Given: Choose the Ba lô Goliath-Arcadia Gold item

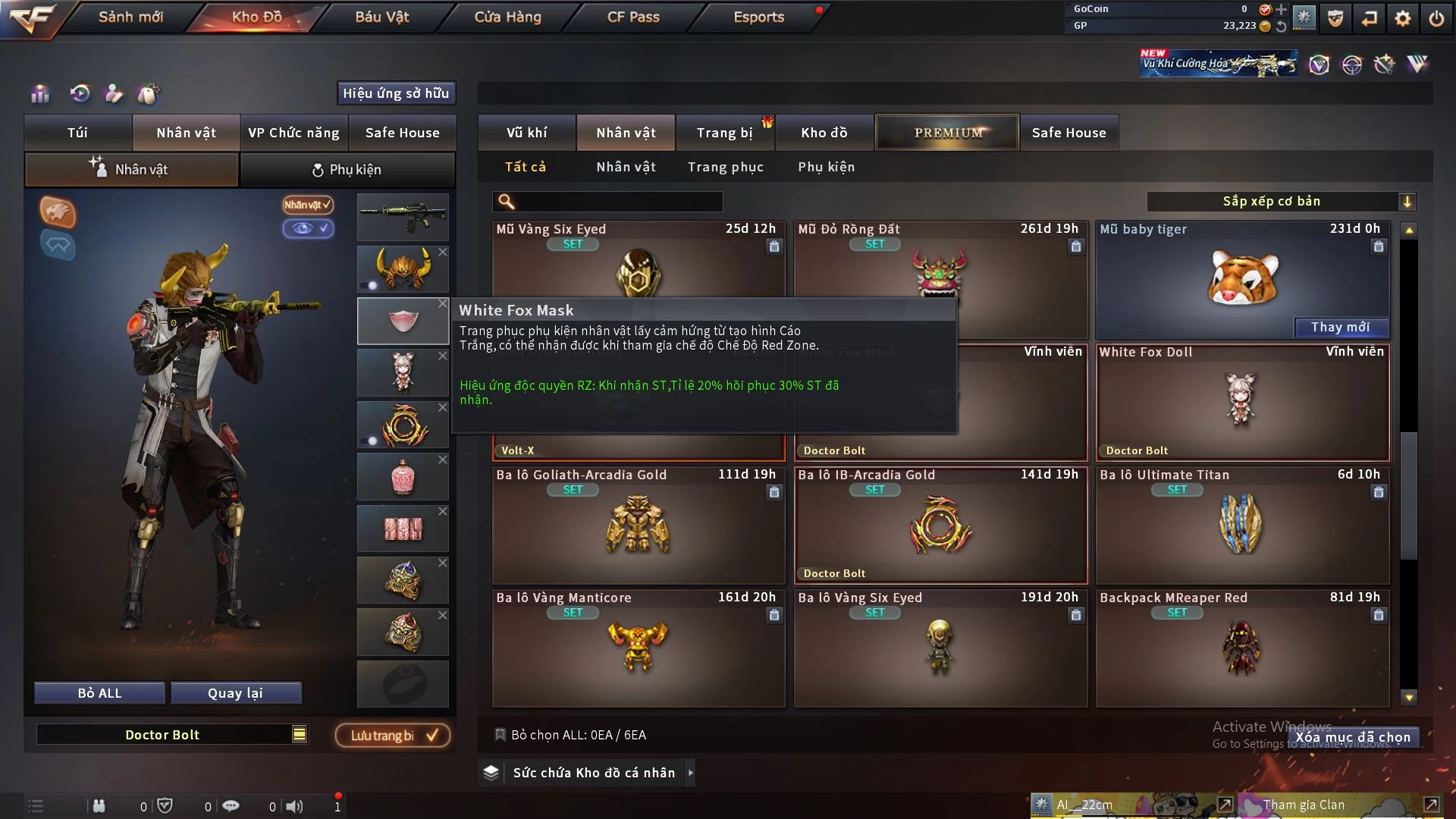Looking at the screenshot, I should pos(638,525).
